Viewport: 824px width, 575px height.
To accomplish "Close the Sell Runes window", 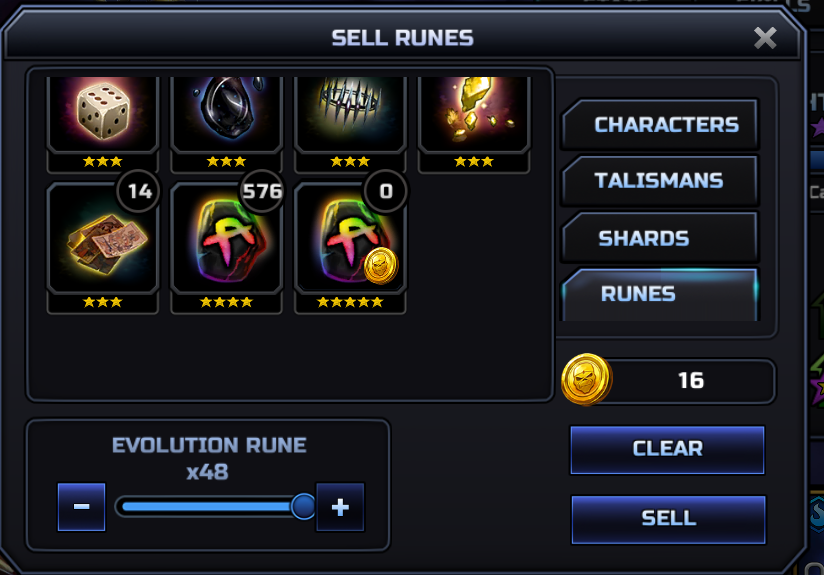I will [765, 38].
